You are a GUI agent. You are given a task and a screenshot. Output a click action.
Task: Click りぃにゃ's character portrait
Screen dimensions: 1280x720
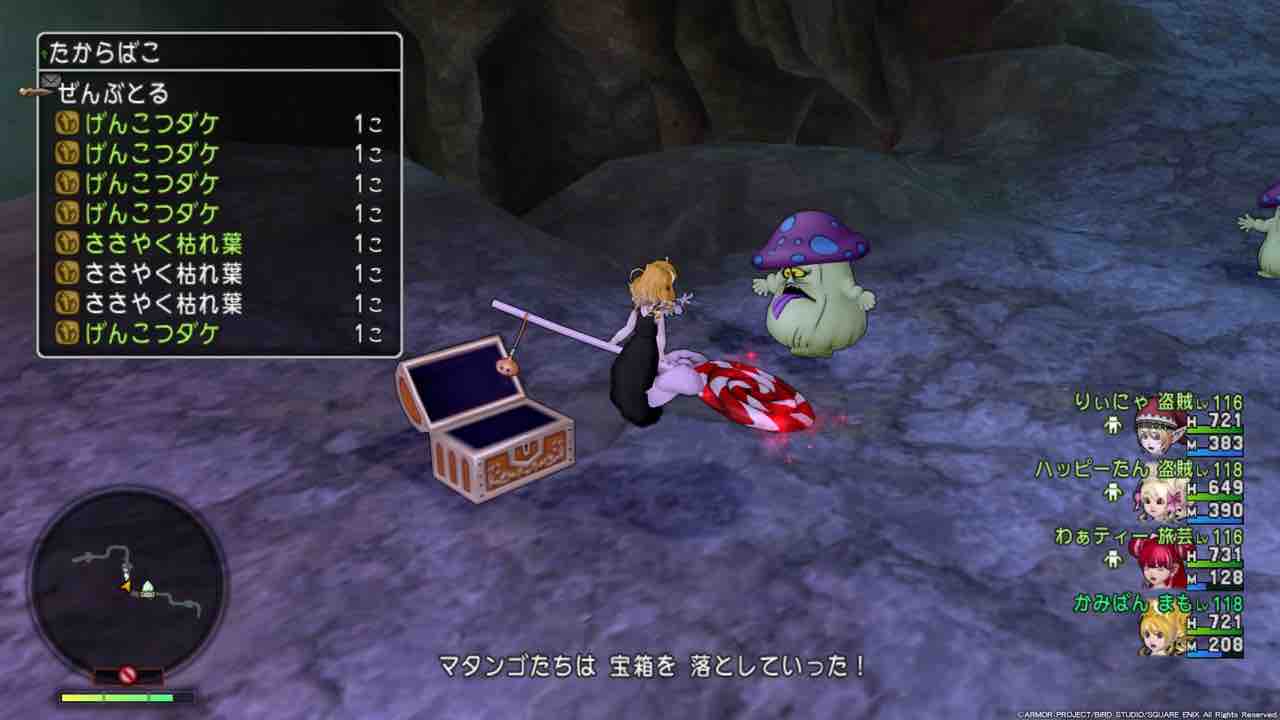coord(1156,431)
